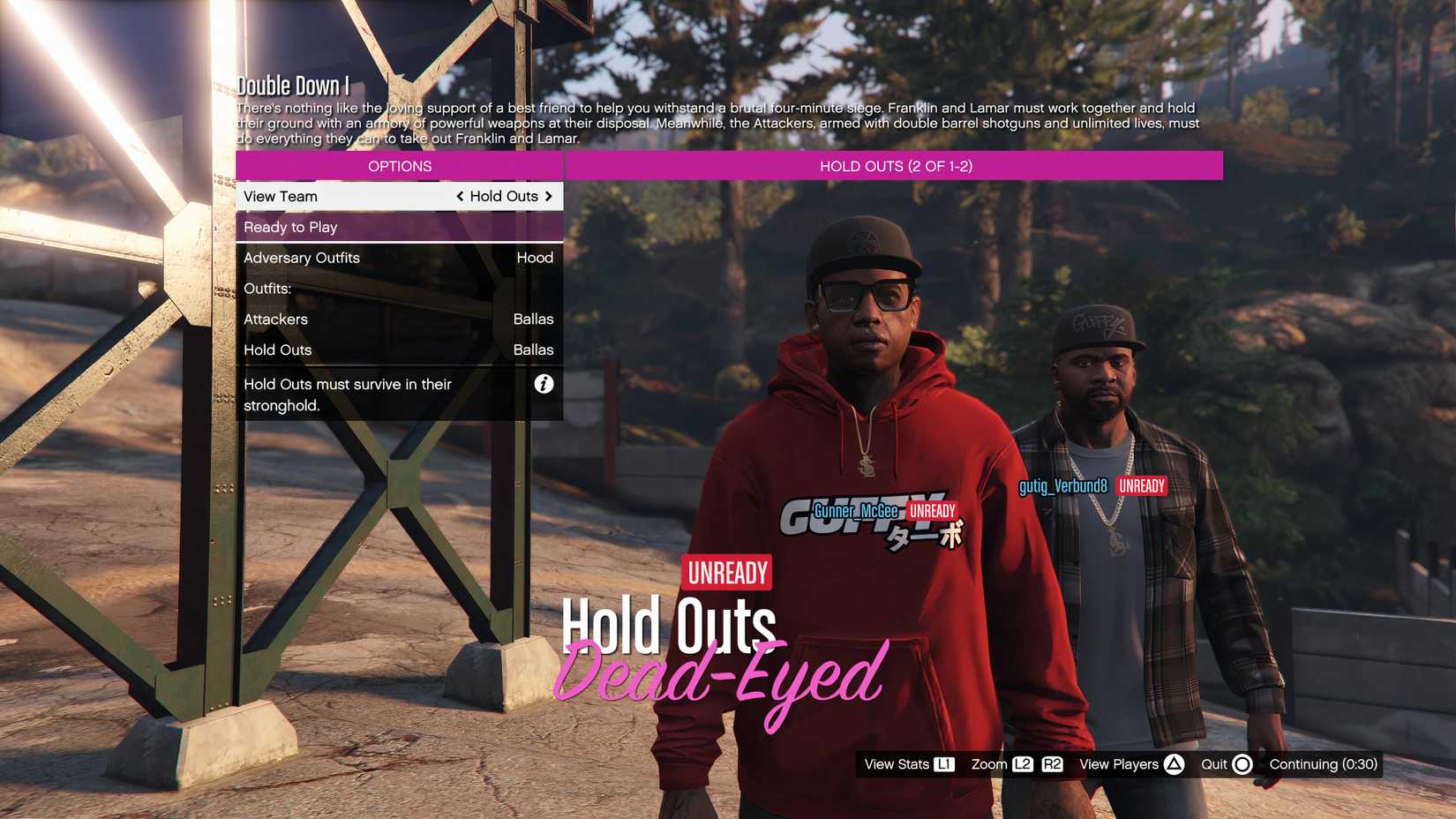1456x819 pixels.
Task: Open the HOLD OUTS (2 OF 1-2) tab
Action: pos(895,166)
